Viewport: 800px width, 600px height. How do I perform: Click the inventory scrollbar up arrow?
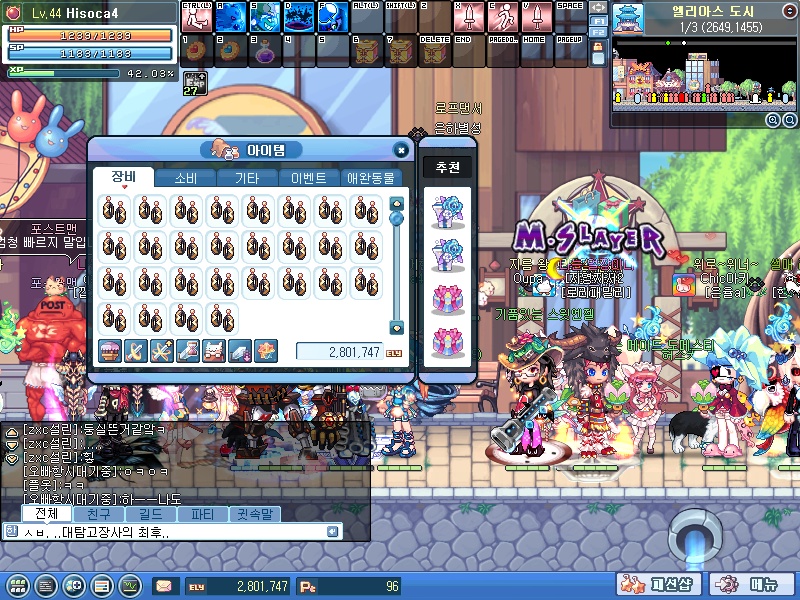(396, 203)
